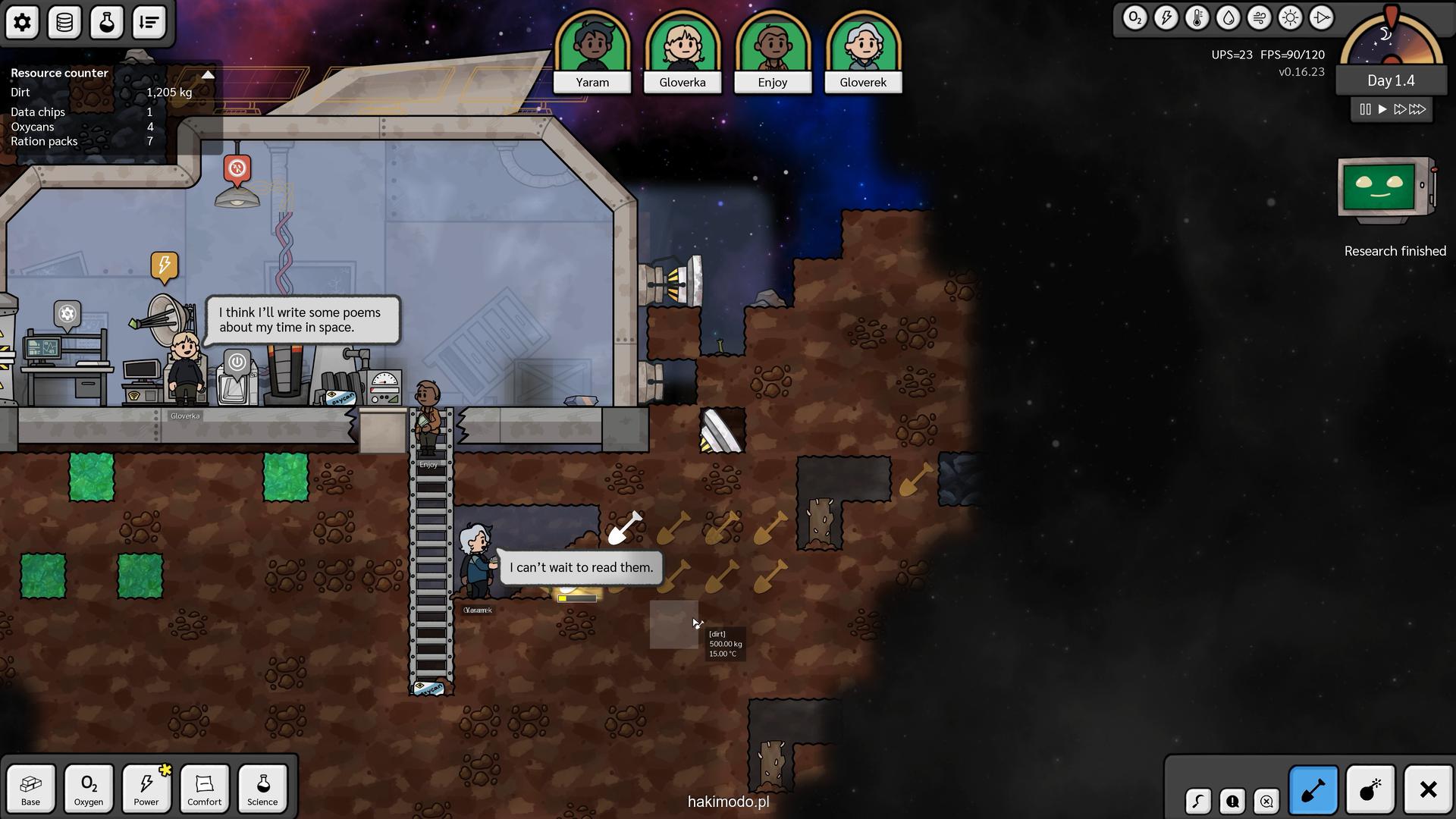Pause the game simulation
Image resolution: width=1456 pixels, height=819 pixels.
coord(1365,109)
